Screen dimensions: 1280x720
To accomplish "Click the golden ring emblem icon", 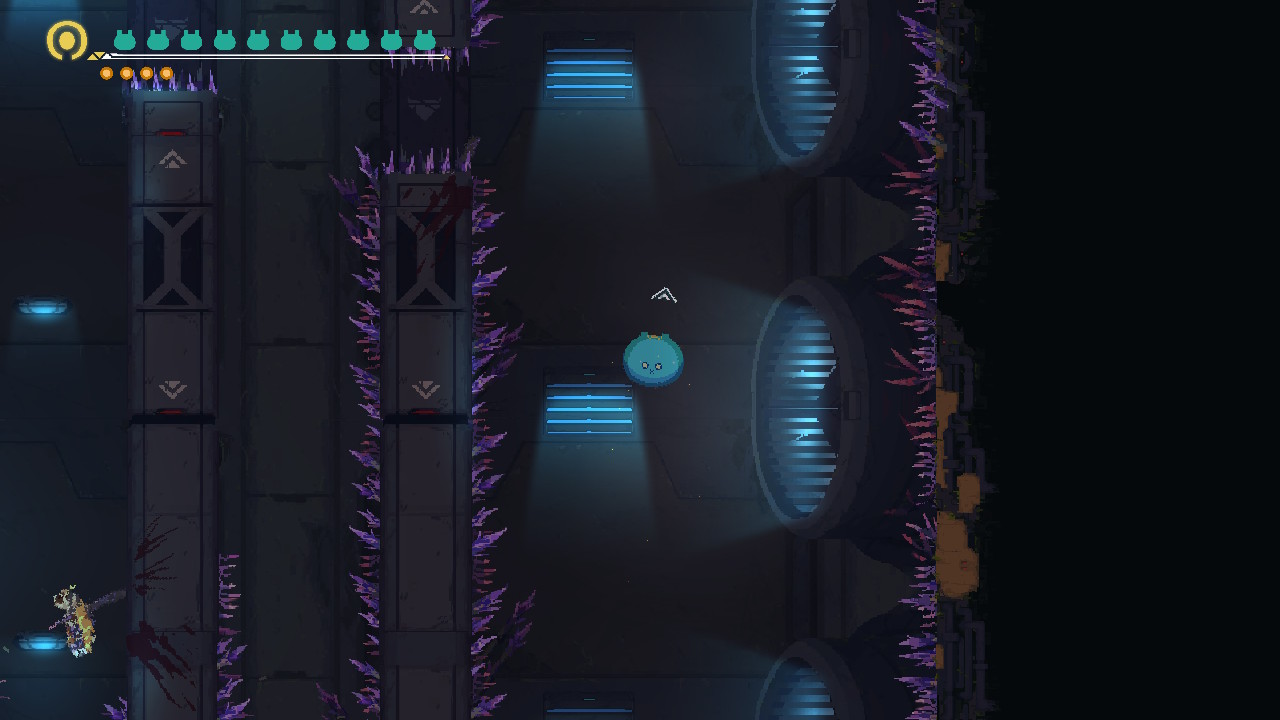I will tap(67, 41).
